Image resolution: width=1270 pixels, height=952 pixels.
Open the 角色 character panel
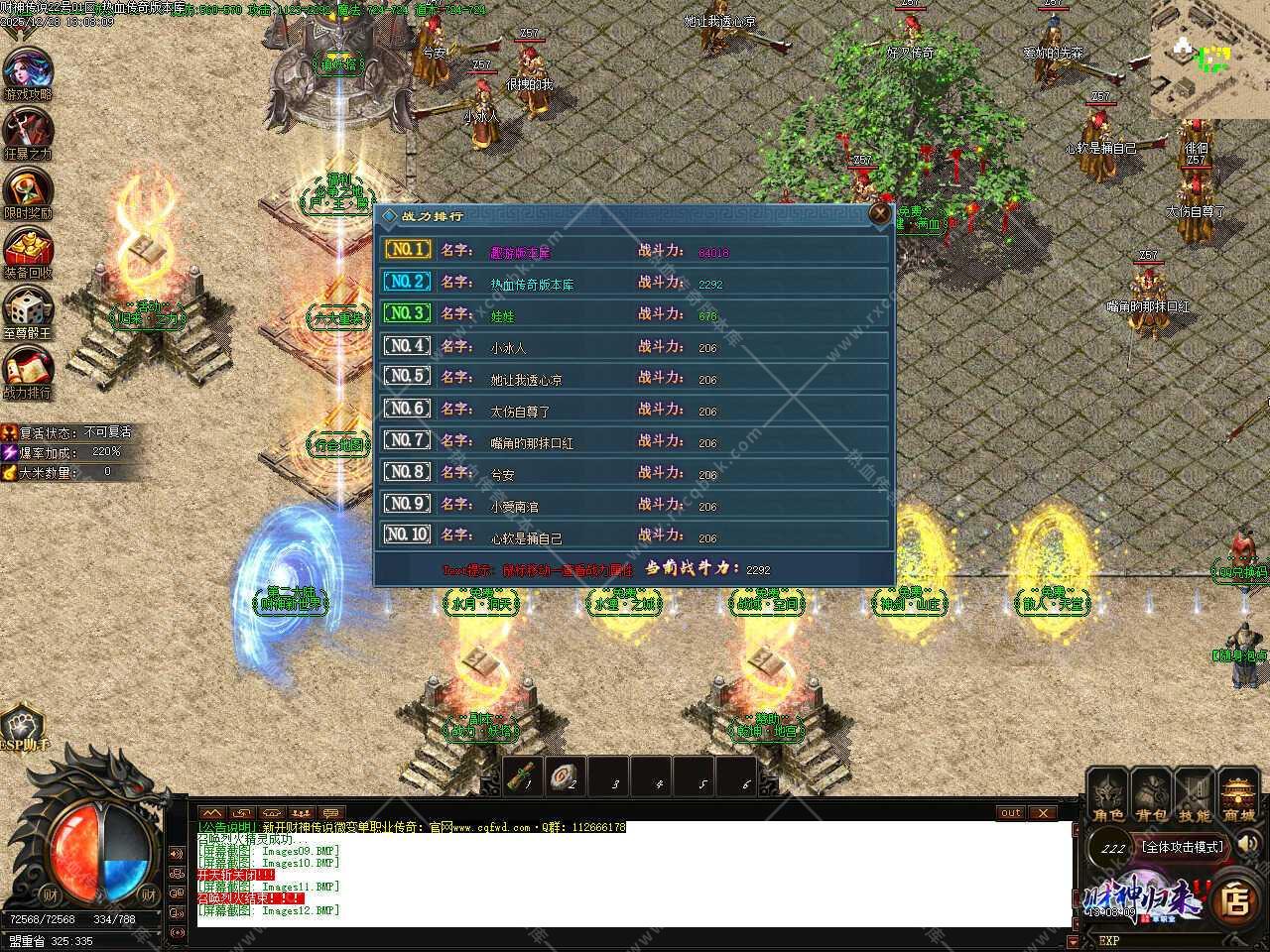tap(1108, 796)
